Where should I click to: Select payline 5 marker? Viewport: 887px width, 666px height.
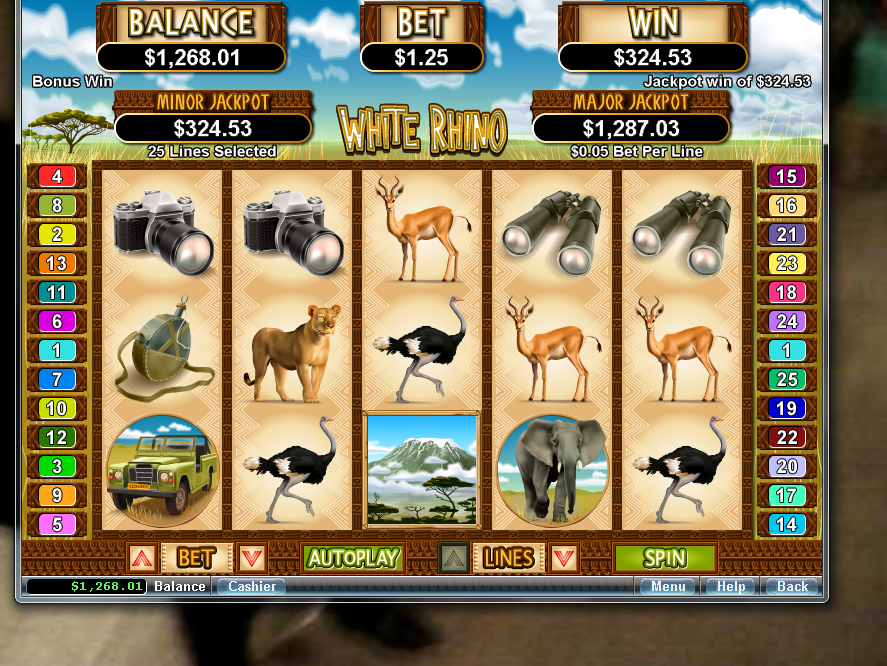tap(57, 524)
